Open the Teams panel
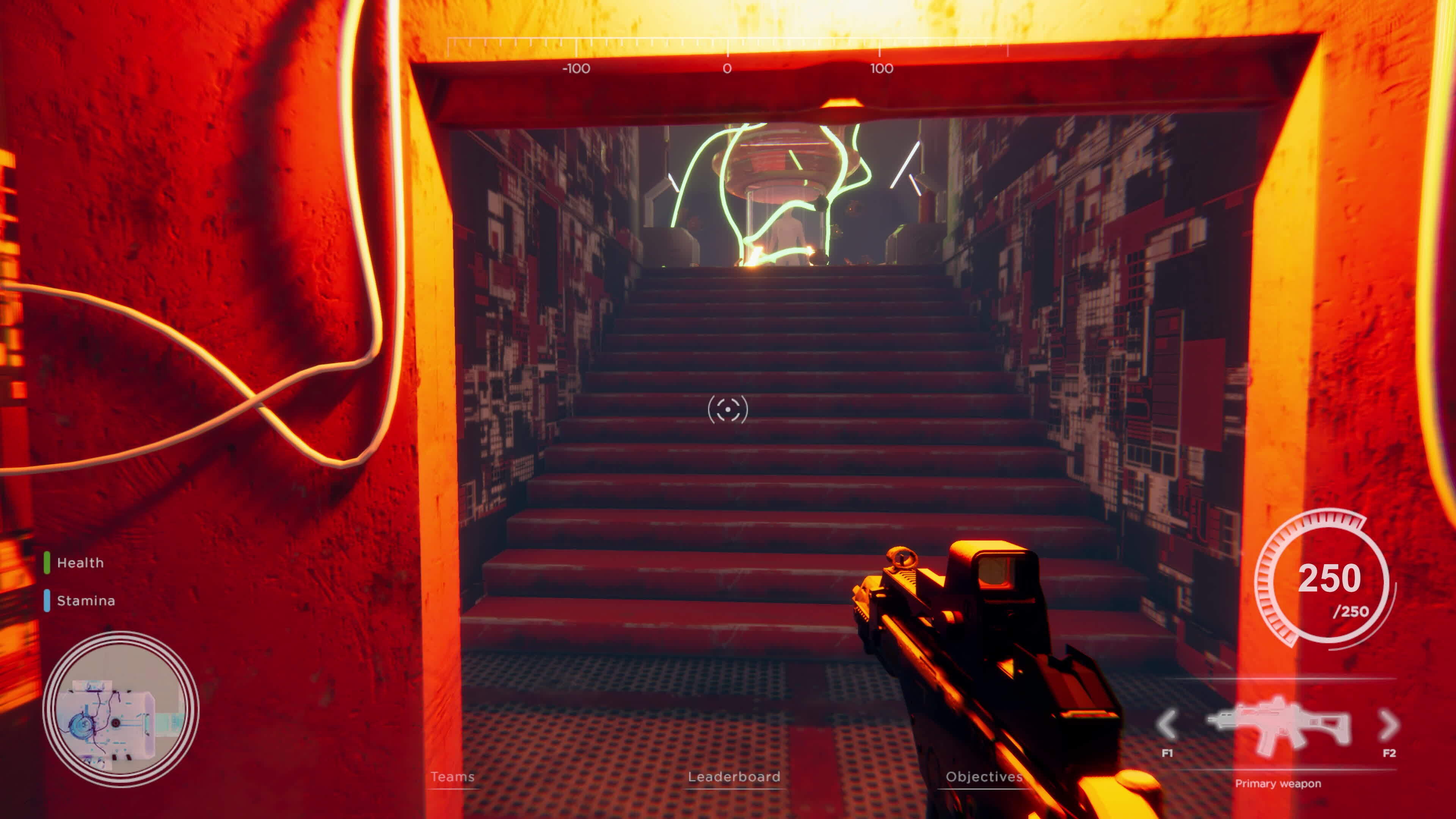 pyautogui.click(x=452, y=778)
